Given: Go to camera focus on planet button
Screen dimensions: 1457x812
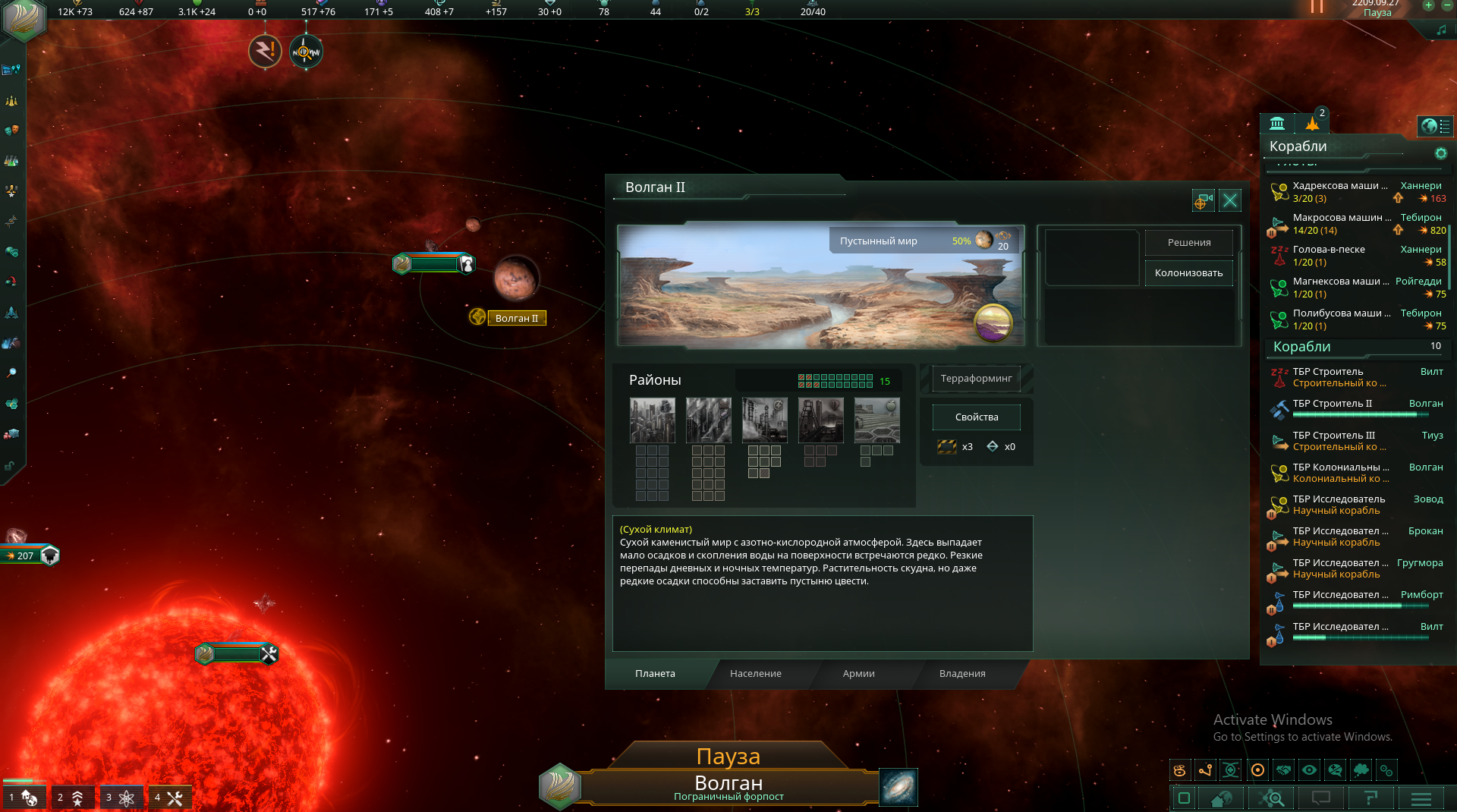Looking at the screenshot, I should point(1203,200).
